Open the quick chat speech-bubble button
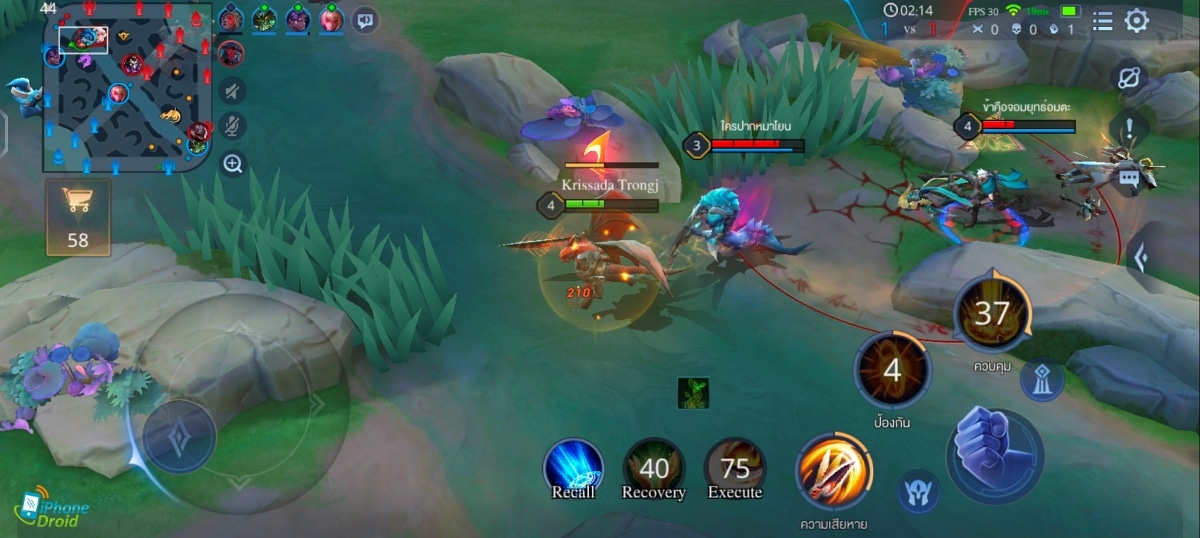The width and height of the screenshot is (1200, 538). (x=365, y=19)
